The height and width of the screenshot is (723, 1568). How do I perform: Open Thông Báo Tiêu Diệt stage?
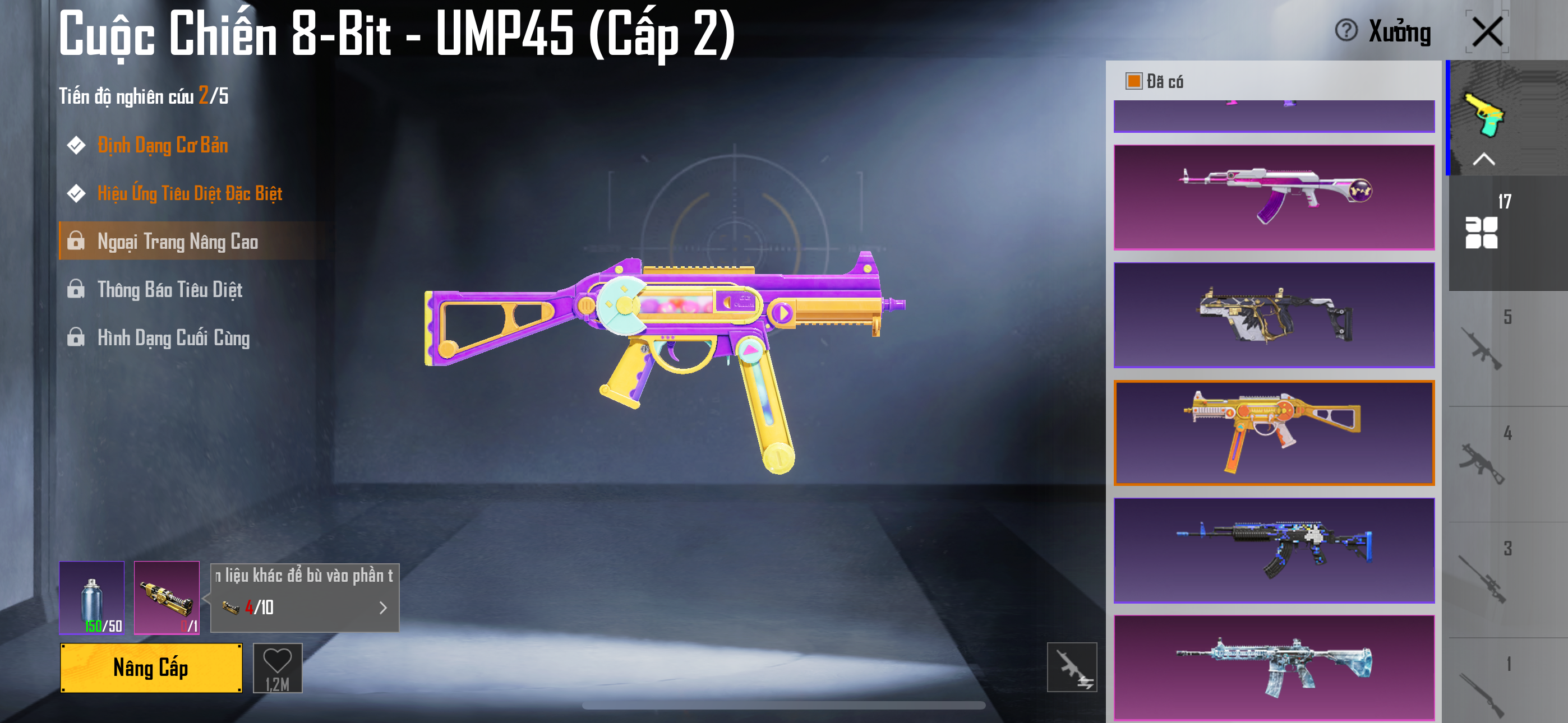[170, 290]
